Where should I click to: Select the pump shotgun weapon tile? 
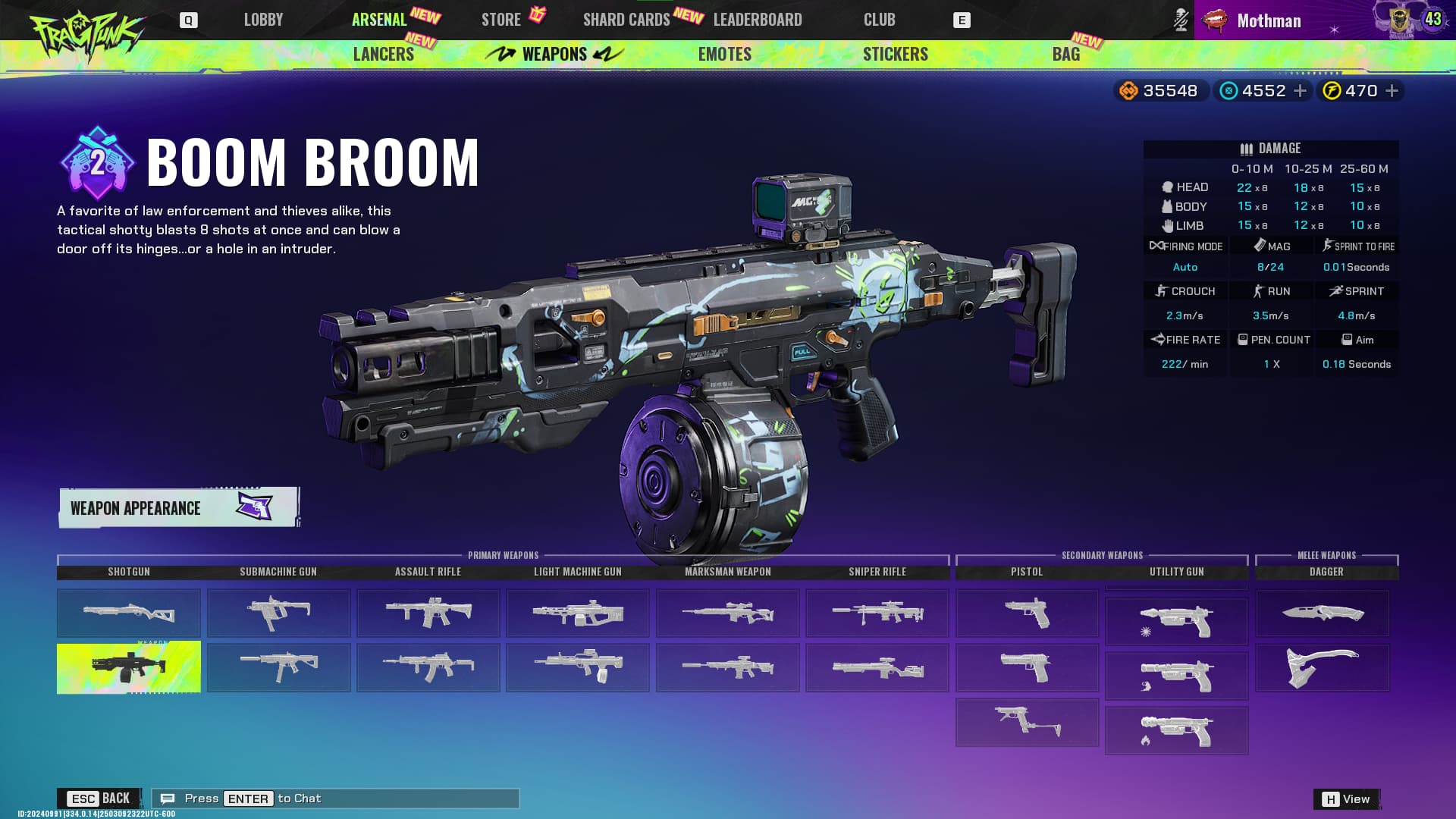point(129,612)
